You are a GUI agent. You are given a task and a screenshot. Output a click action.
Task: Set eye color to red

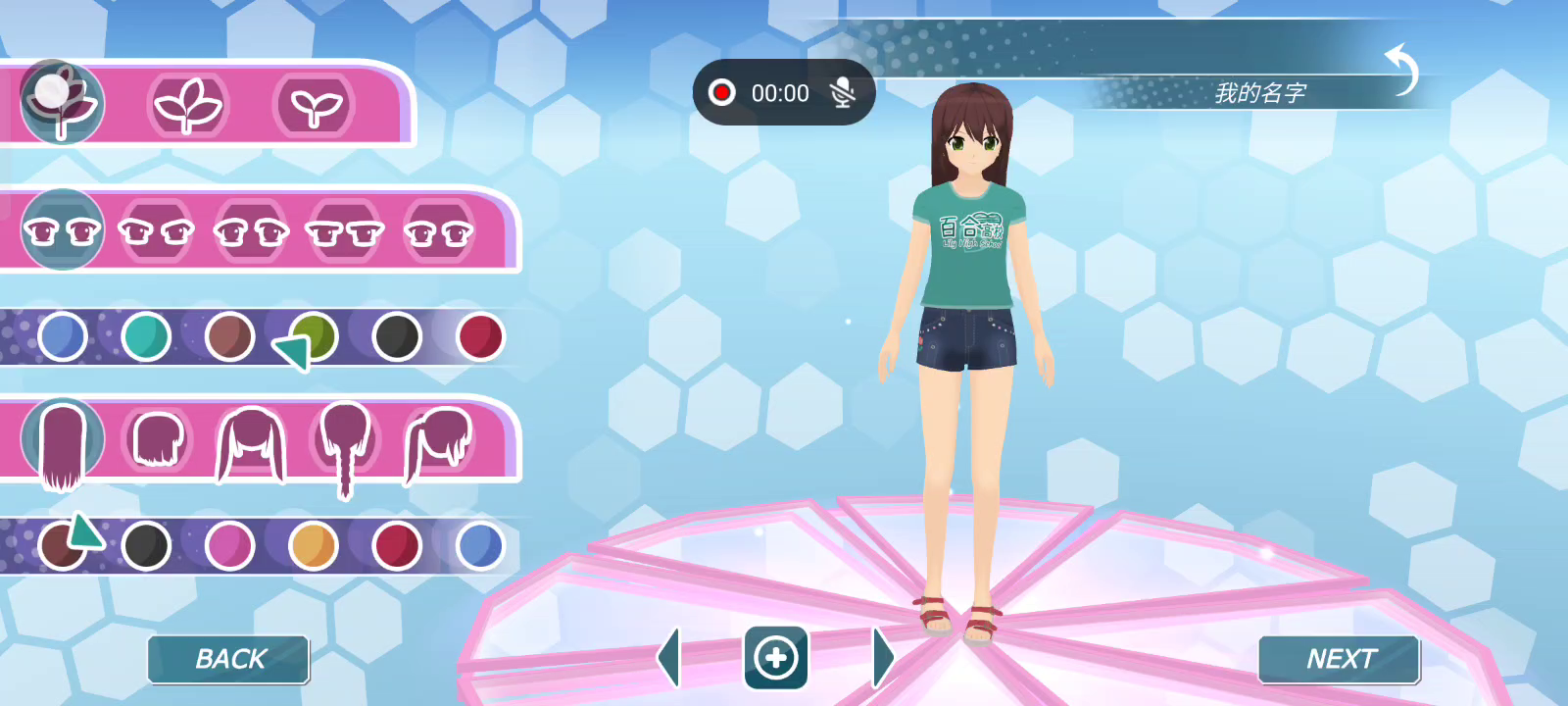tap(480, 336)
